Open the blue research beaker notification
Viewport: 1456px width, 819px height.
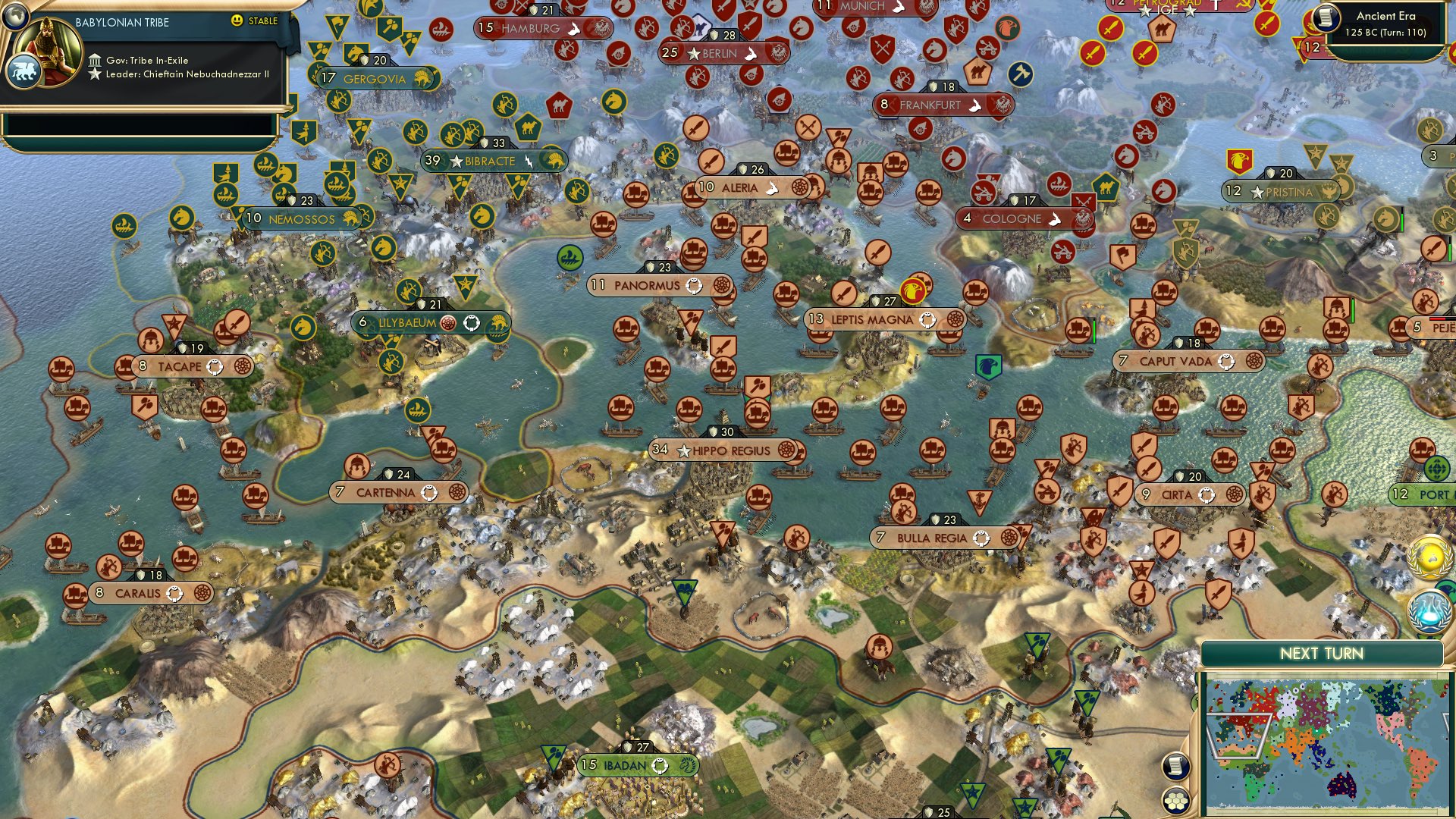[1430, 611]
